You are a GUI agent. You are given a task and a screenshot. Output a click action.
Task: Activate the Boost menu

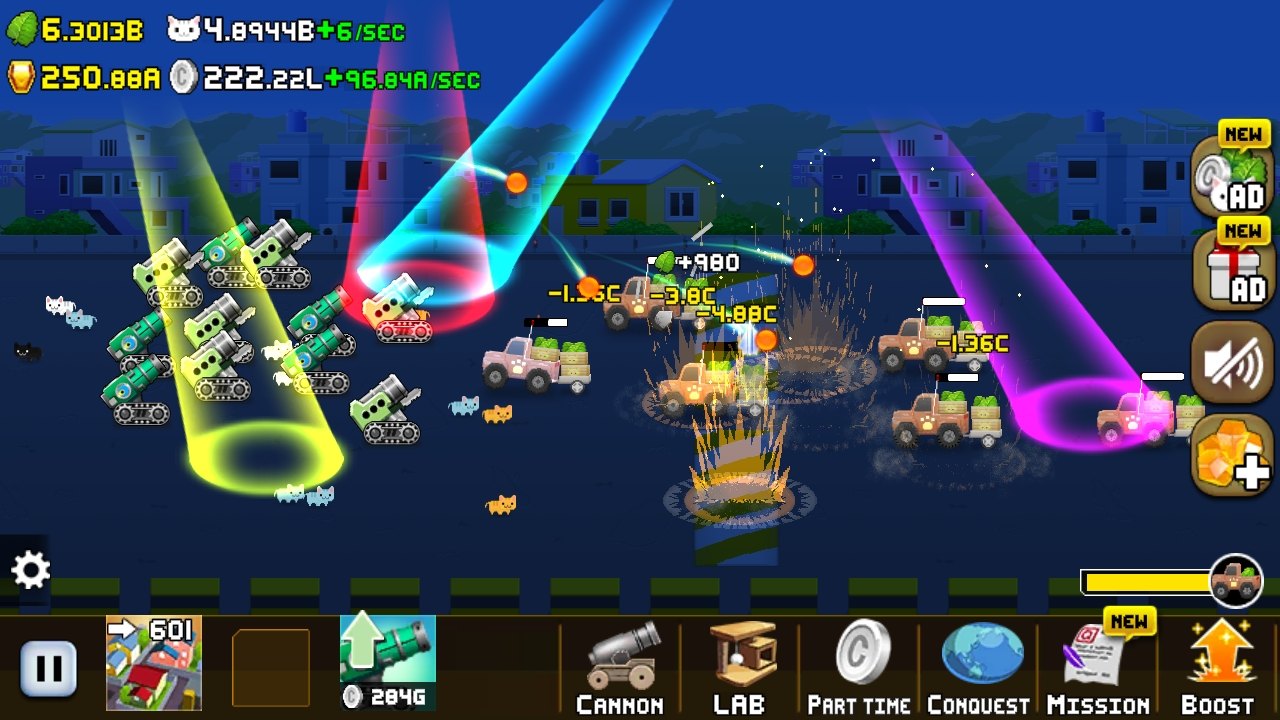1218,668
